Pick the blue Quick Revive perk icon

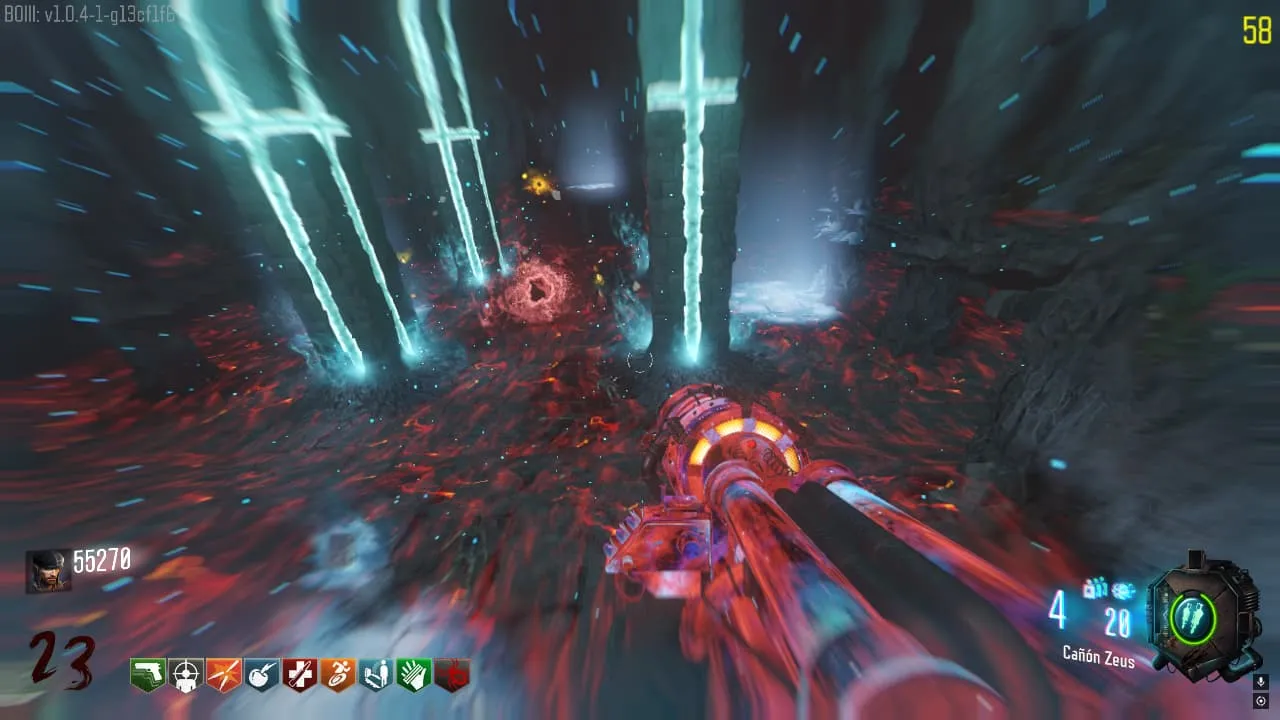click(376, 675)
